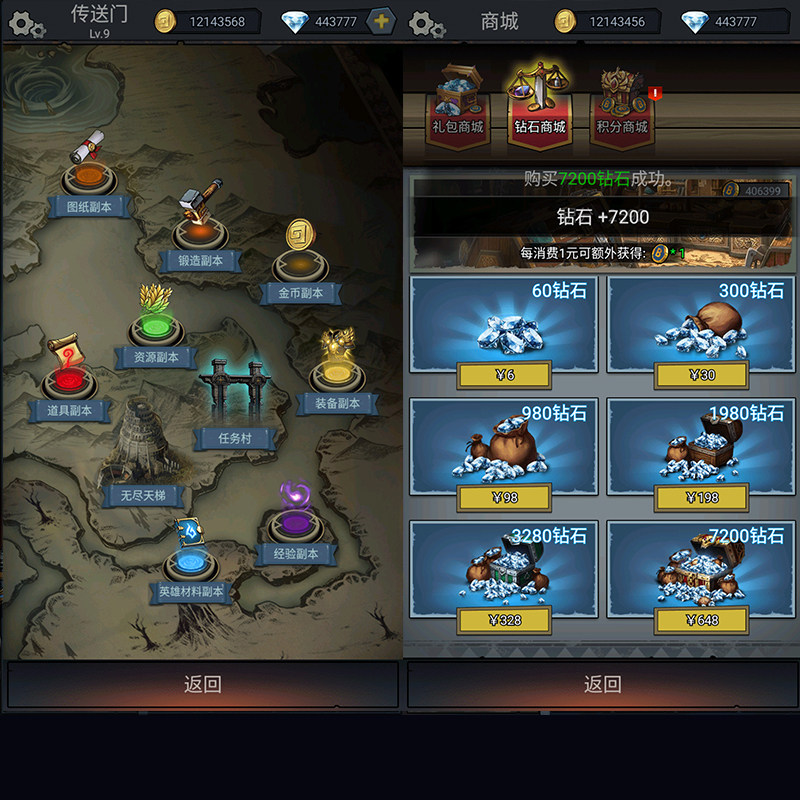Select the 锻造副本 forging dungeon
Image resolution: width=800 pixels, height=800 pixels.
pos(200,233)
